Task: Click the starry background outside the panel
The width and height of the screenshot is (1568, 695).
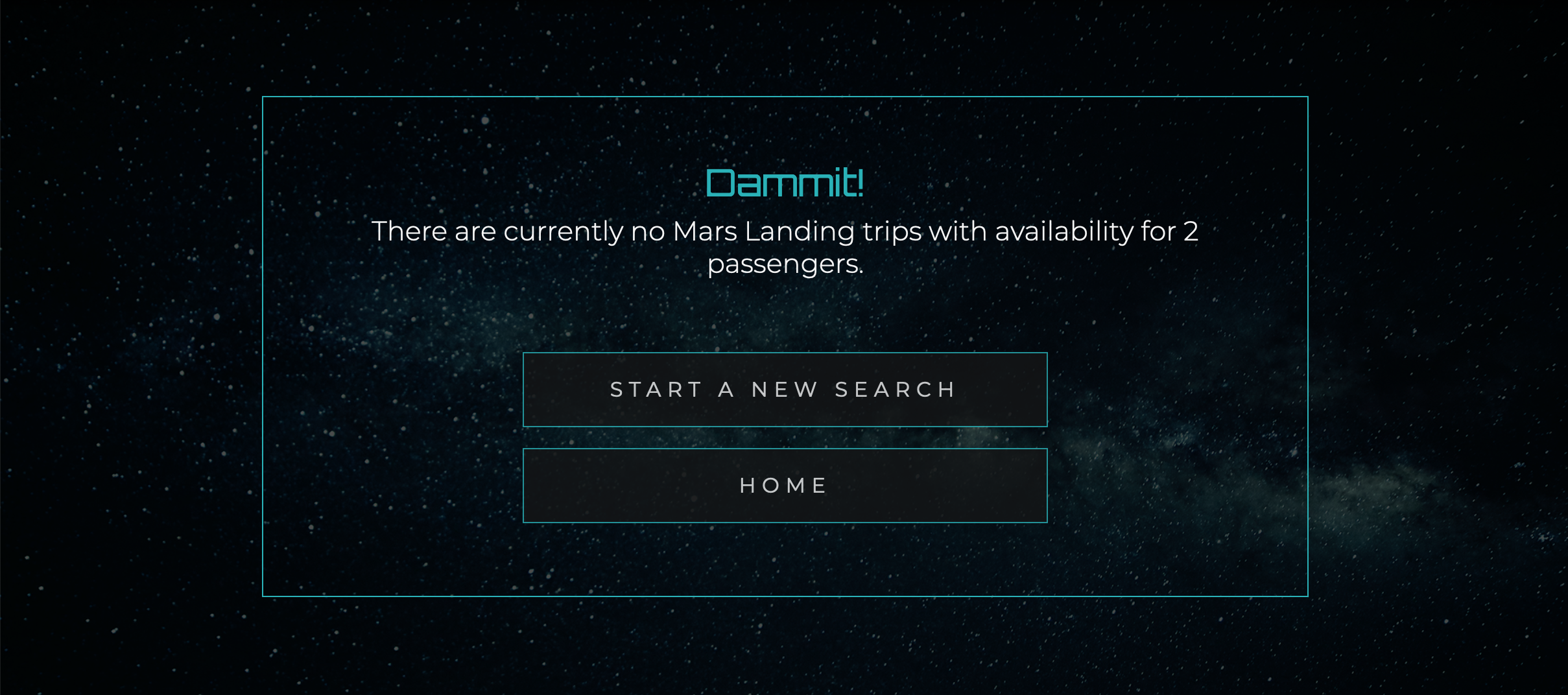Action: click(x=130, y=324)
